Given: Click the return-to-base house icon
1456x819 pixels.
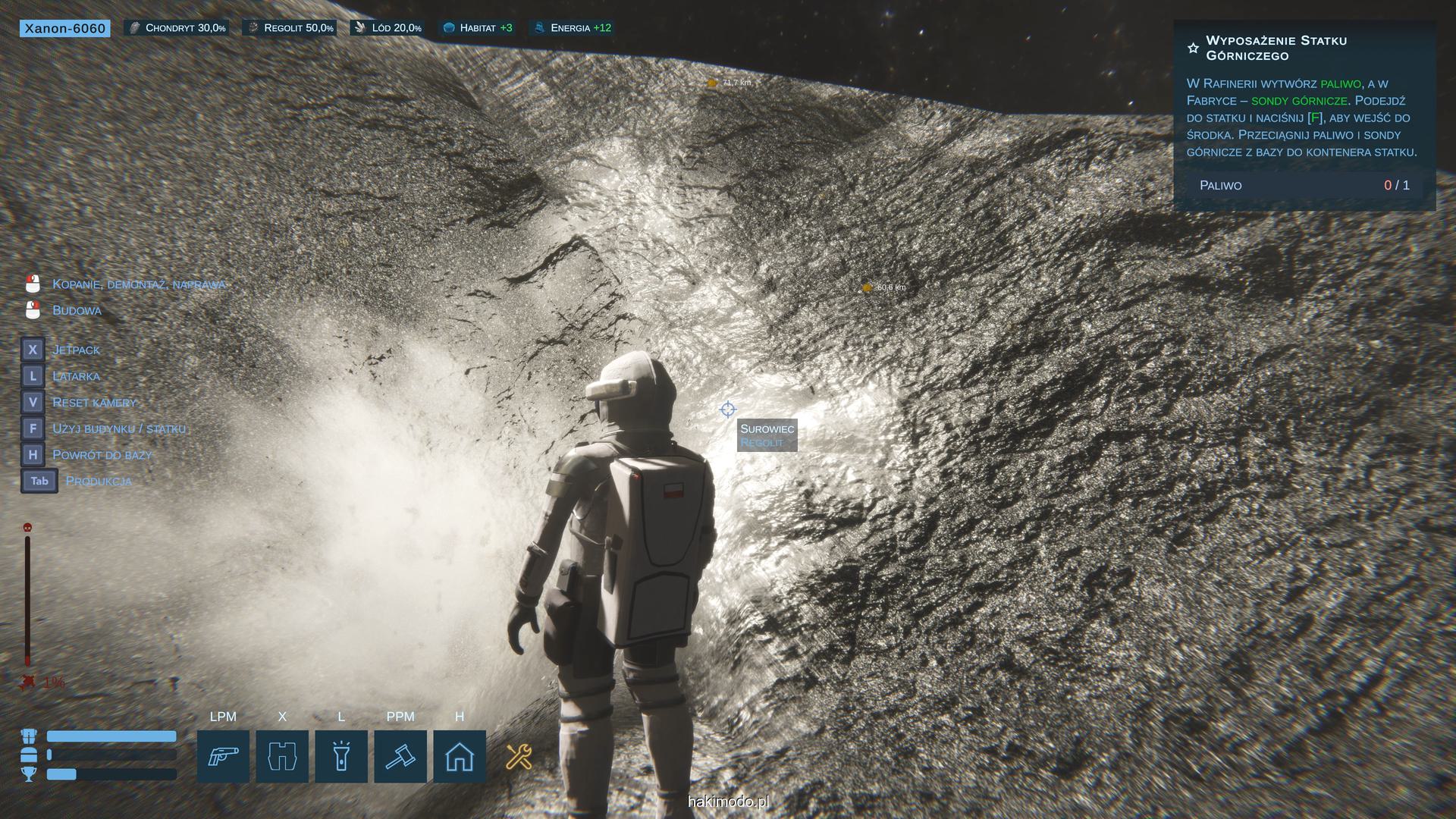Looking at the screenshot, I should click(460, 756).
